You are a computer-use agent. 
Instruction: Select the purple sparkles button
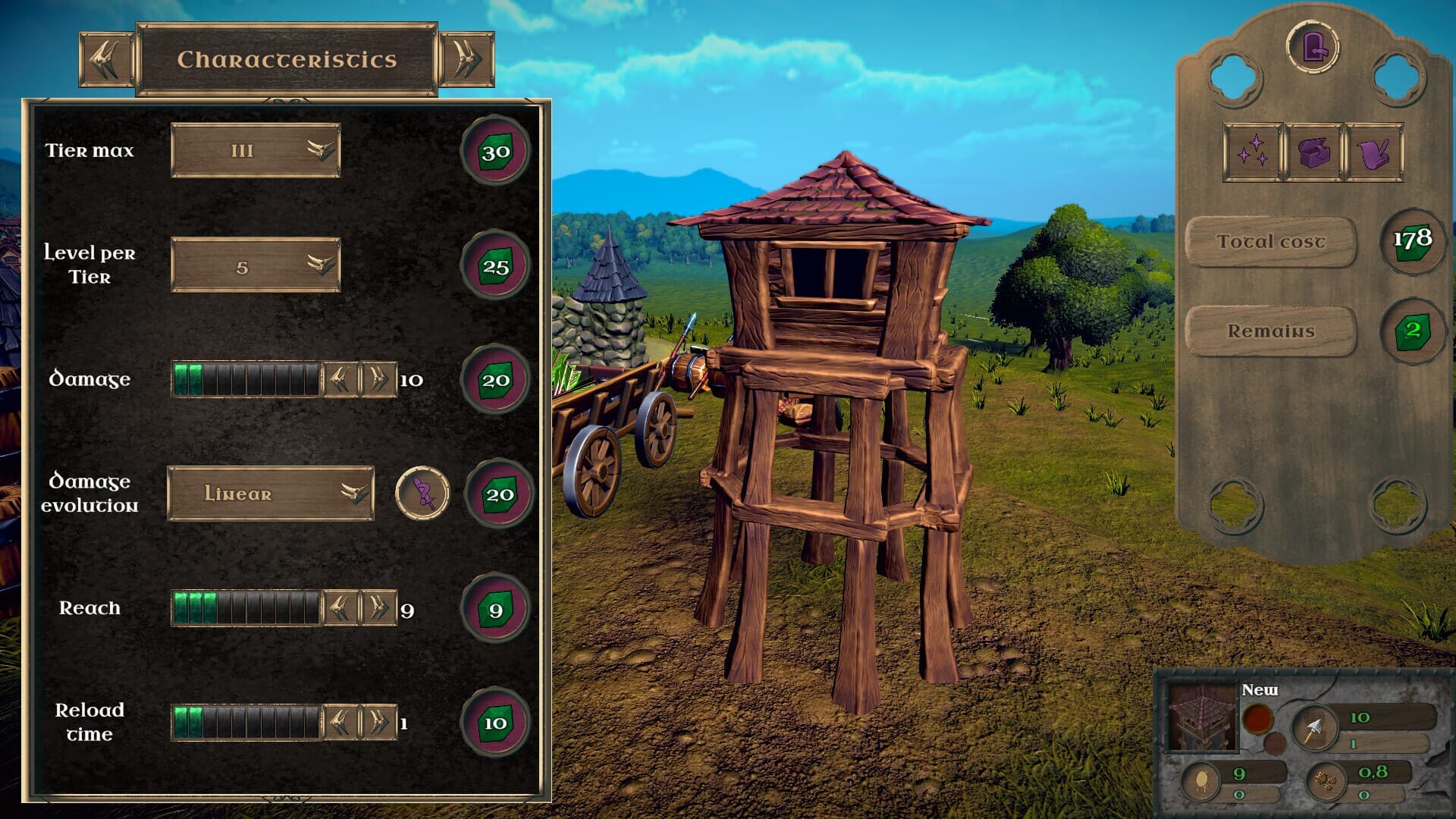(x=1252, y=152)
